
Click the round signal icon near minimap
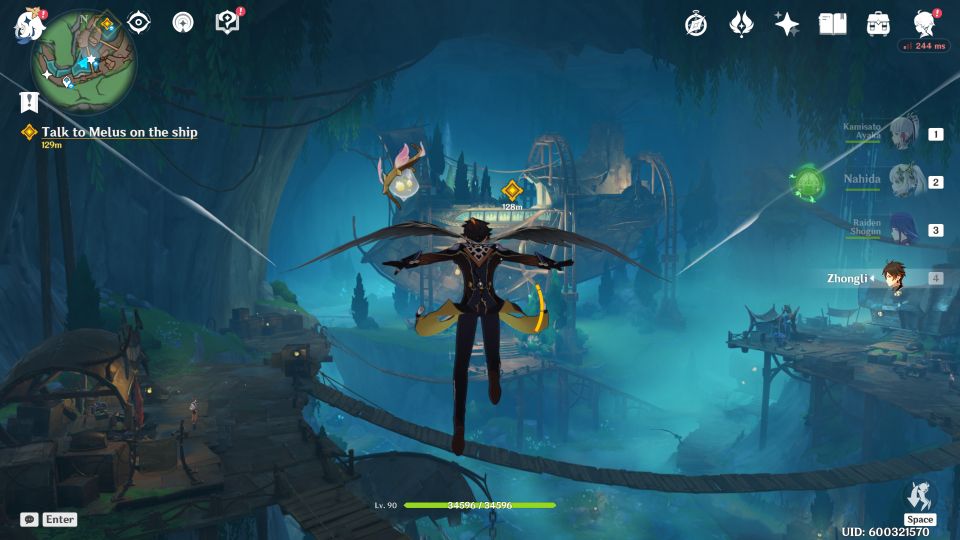[x=183, y=22]
